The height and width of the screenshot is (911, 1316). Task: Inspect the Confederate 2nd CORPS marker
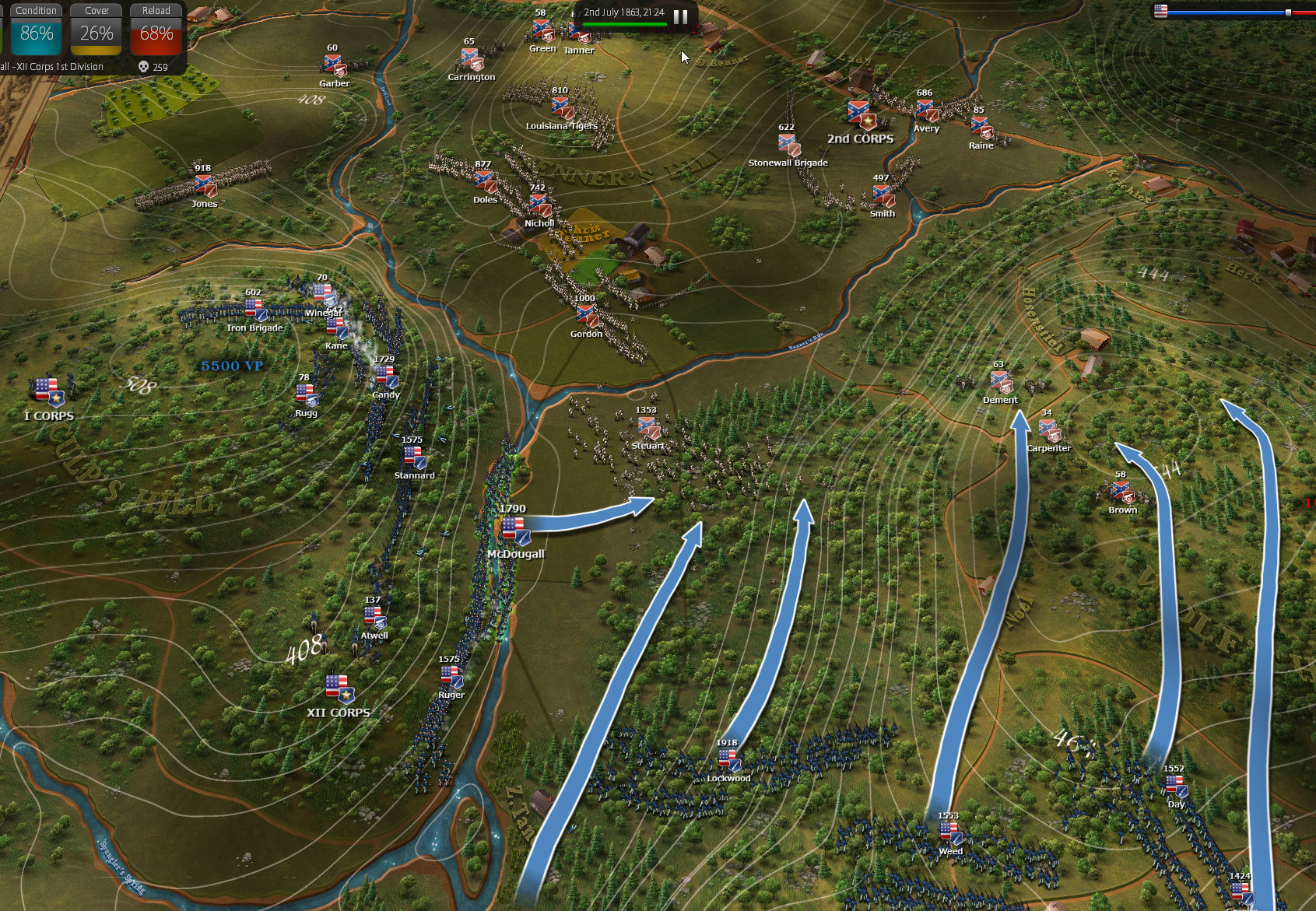tap(861, 115)
